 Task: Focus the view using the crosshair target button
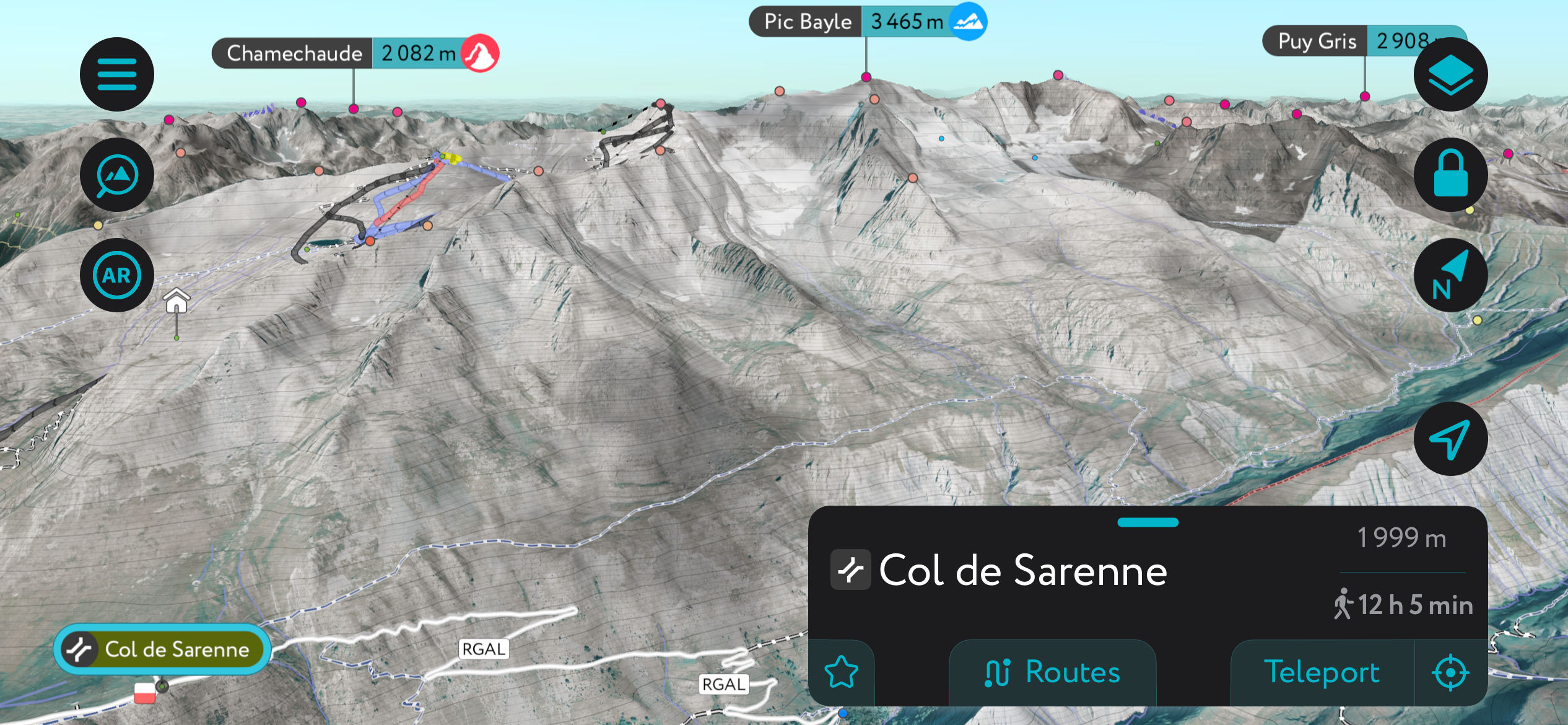1450,672
